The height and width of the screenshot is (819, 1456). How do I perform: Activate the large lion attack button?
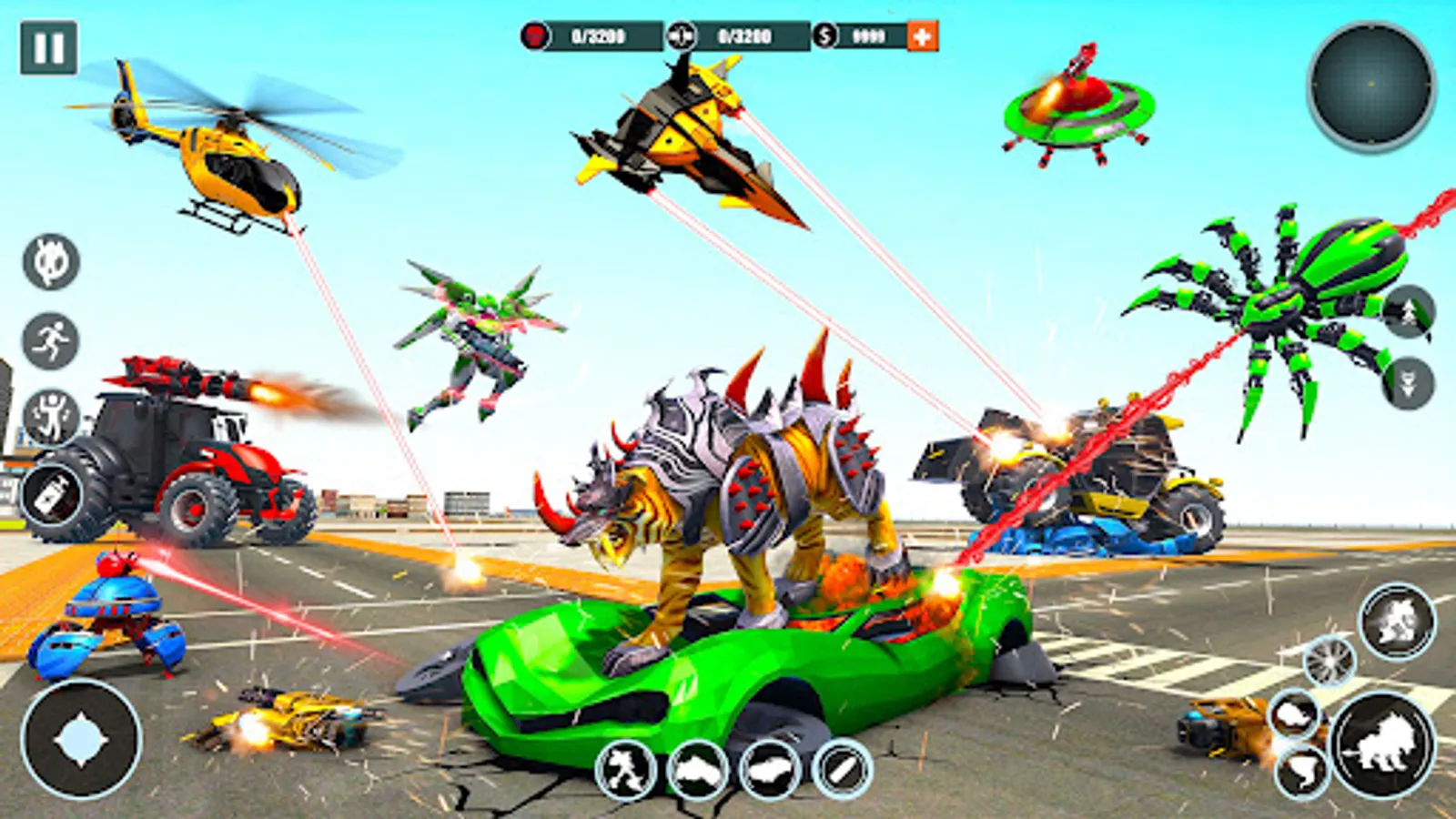pos(1382,745)
